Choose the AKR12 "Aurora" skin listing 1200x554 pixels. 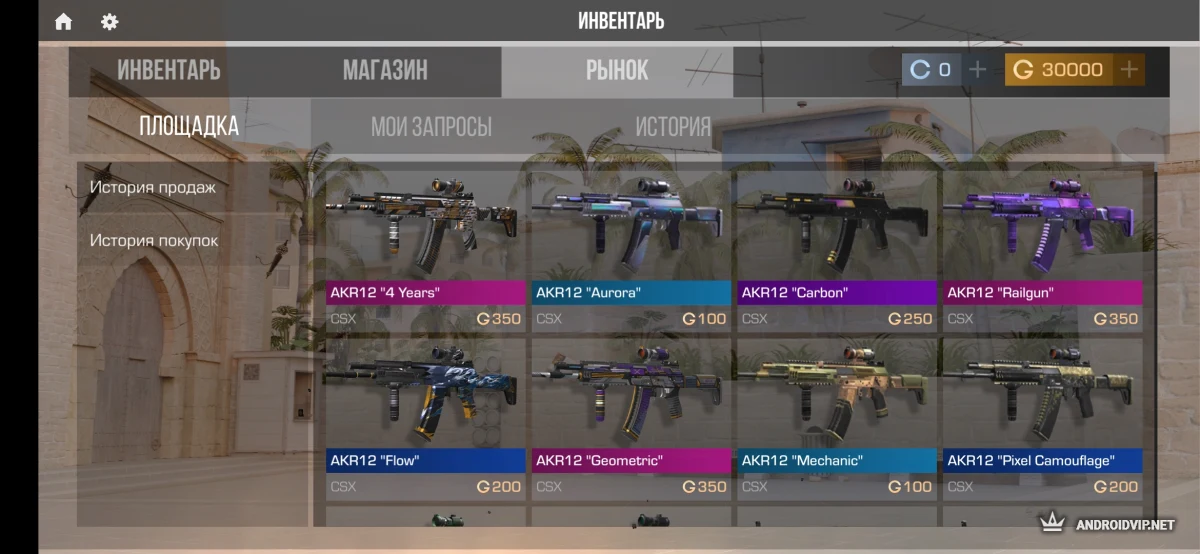(632, 250)
